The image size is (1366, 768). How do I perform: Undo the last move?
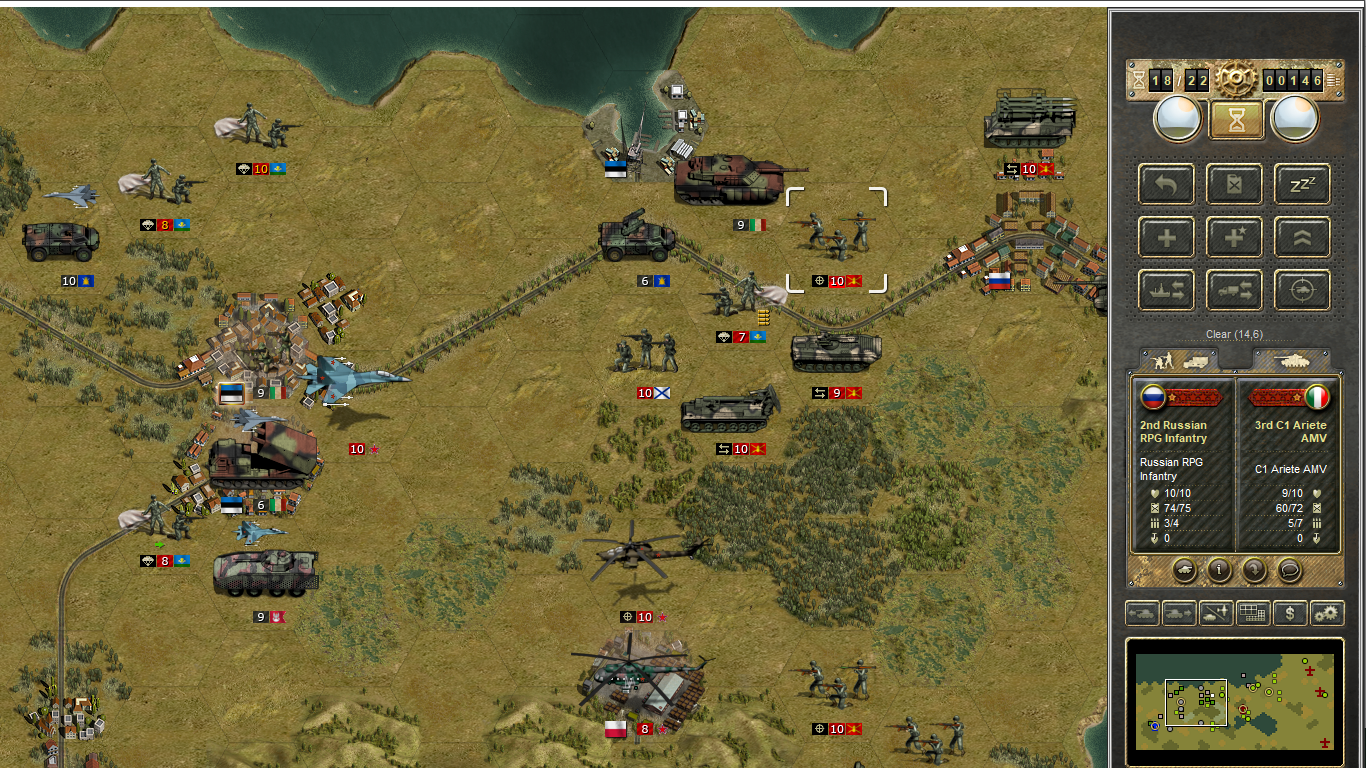coord(1166,185)
